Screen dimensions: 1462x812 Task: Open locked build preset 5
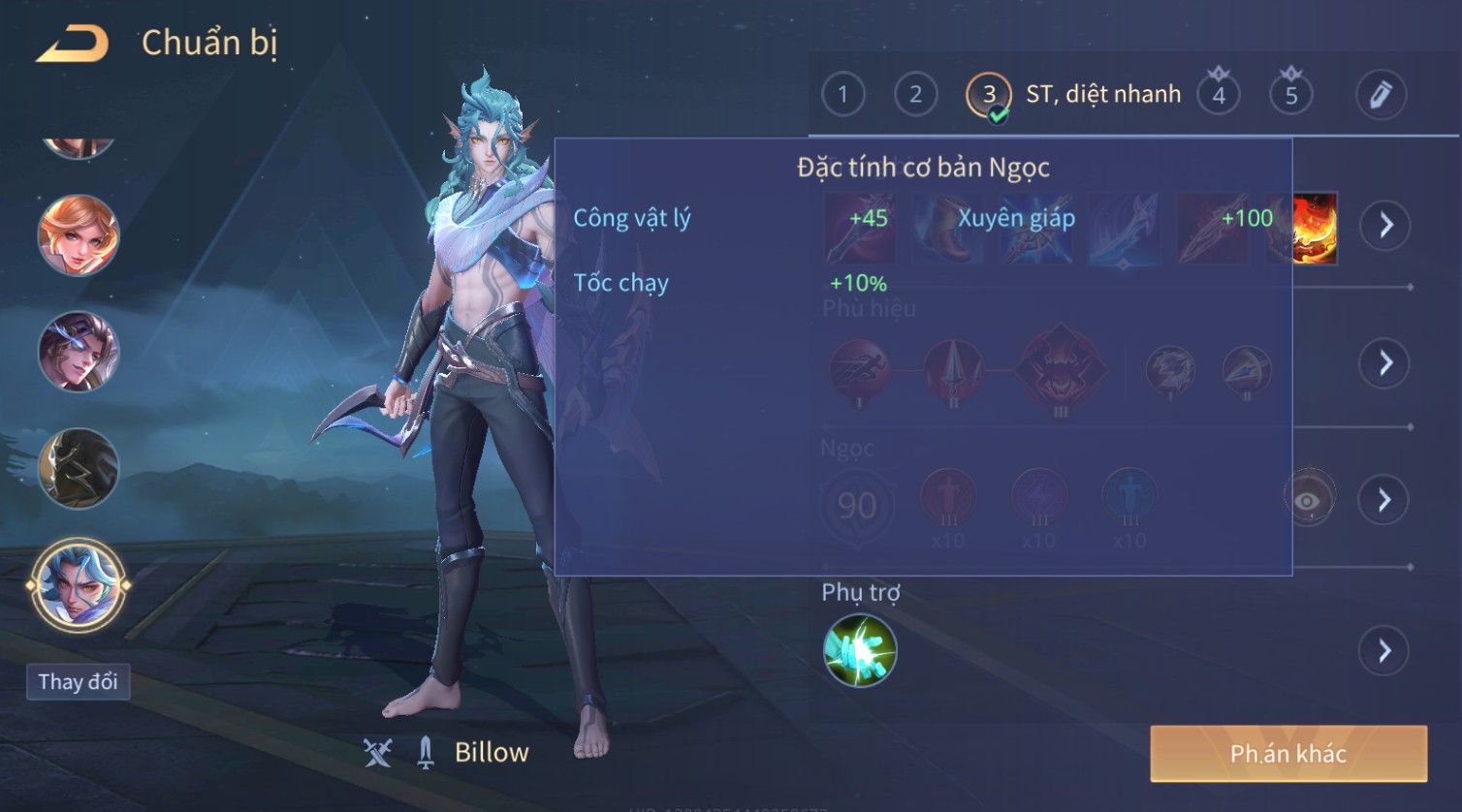point(1291,95)
